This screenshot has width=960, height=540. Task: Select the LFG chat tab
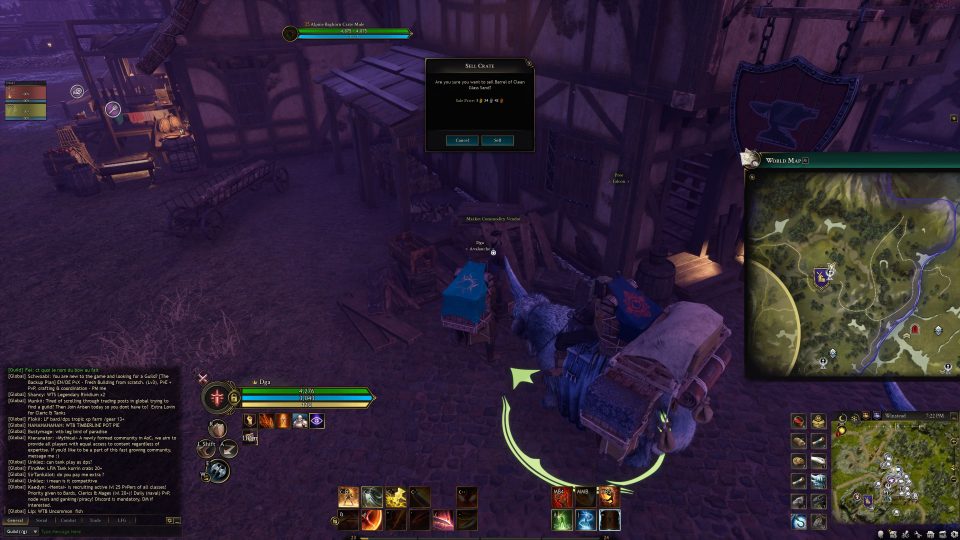click(x=121, y=520)
